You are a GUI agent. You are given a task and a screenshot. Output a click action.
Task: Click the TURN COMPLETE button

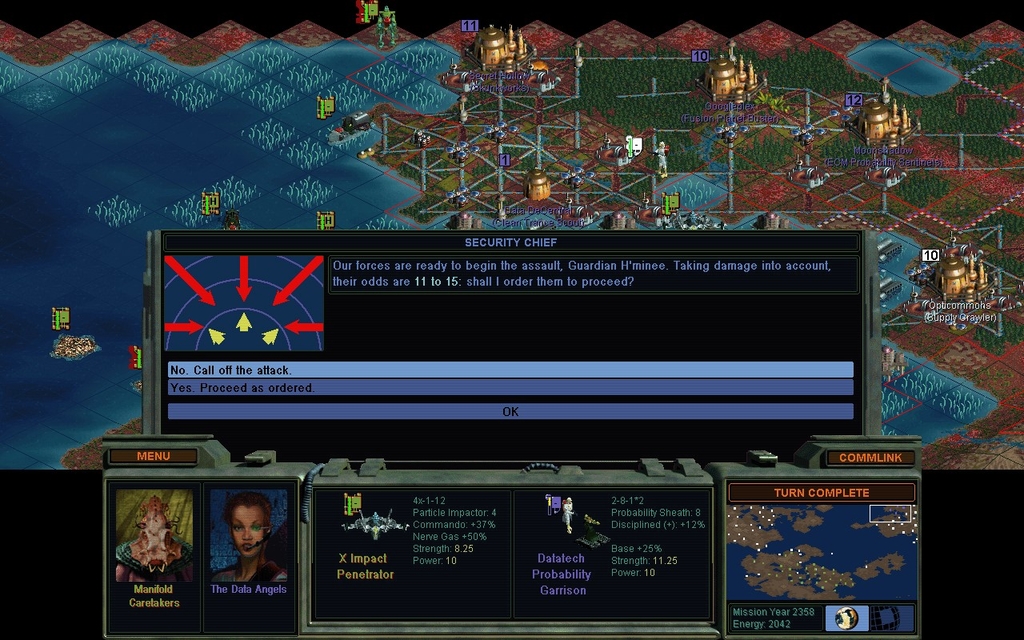click(x=821, y=493)
